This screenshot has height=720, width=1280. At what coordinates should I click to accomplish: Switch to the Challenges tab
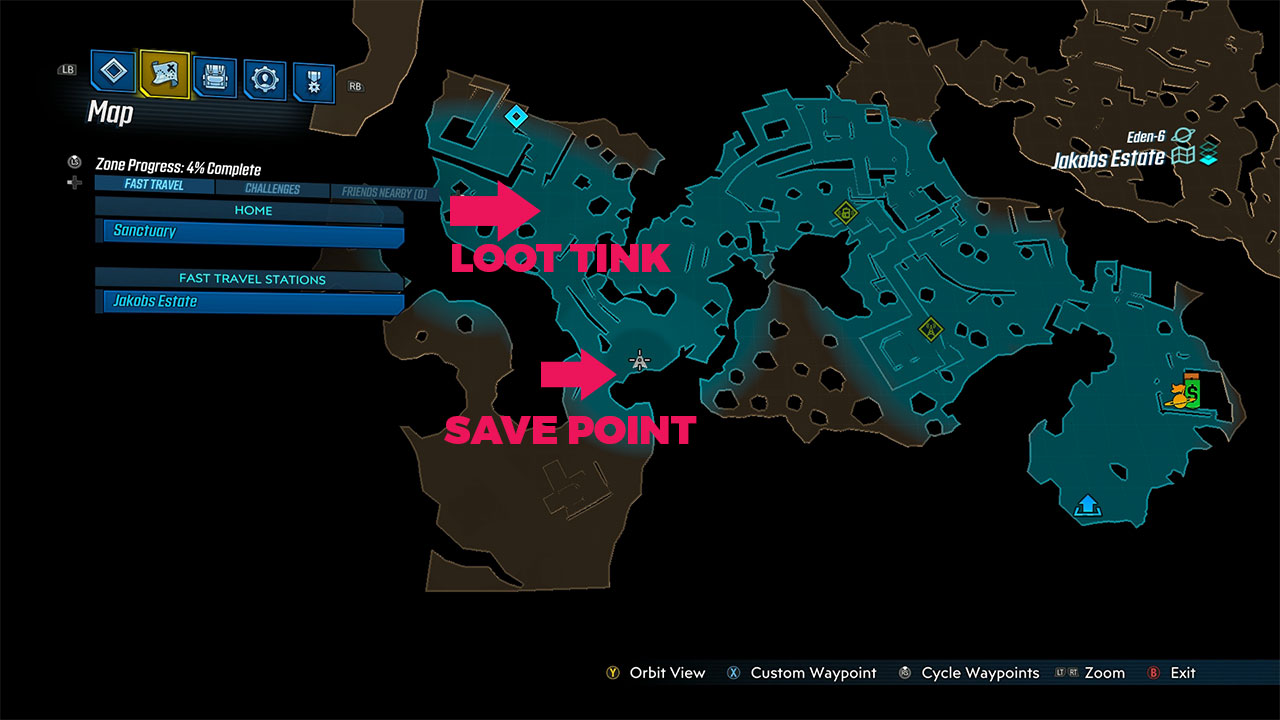(271, 188)
